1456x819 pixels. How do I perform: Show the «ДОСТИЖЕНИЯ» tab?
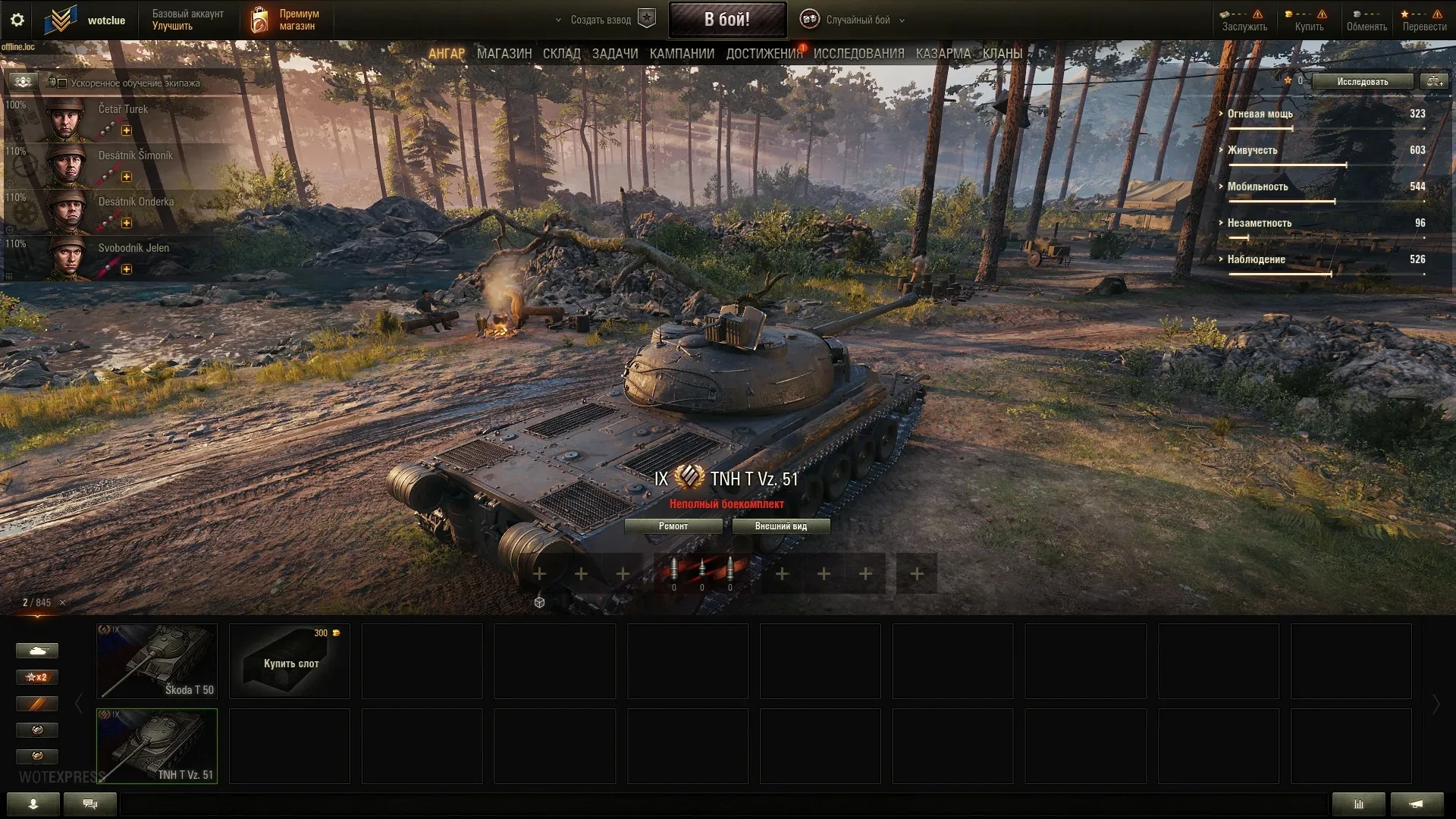pos(763,54)
